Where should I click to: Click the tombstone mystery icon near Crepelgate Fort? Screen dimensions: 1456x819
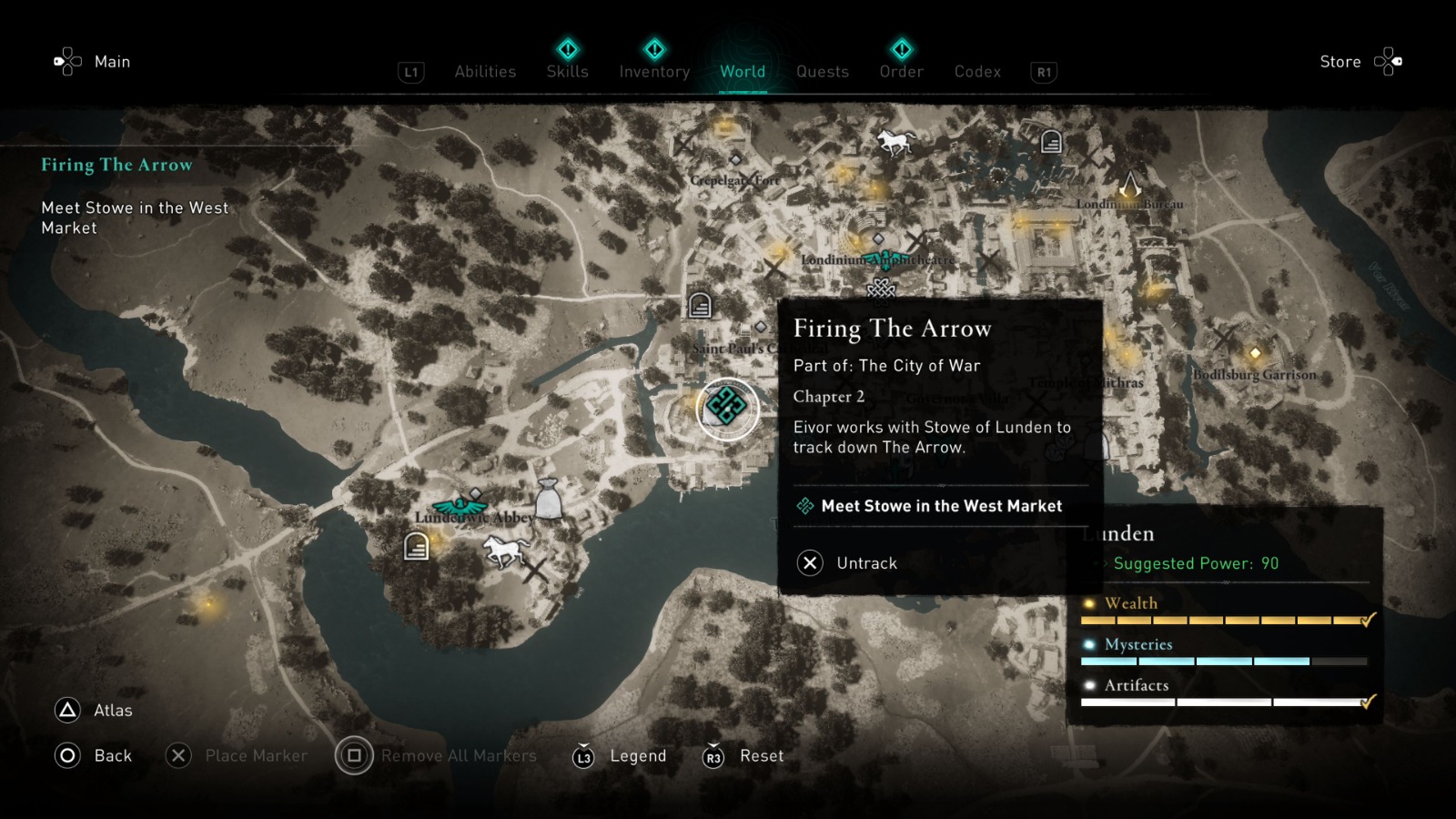coord(698,303)
